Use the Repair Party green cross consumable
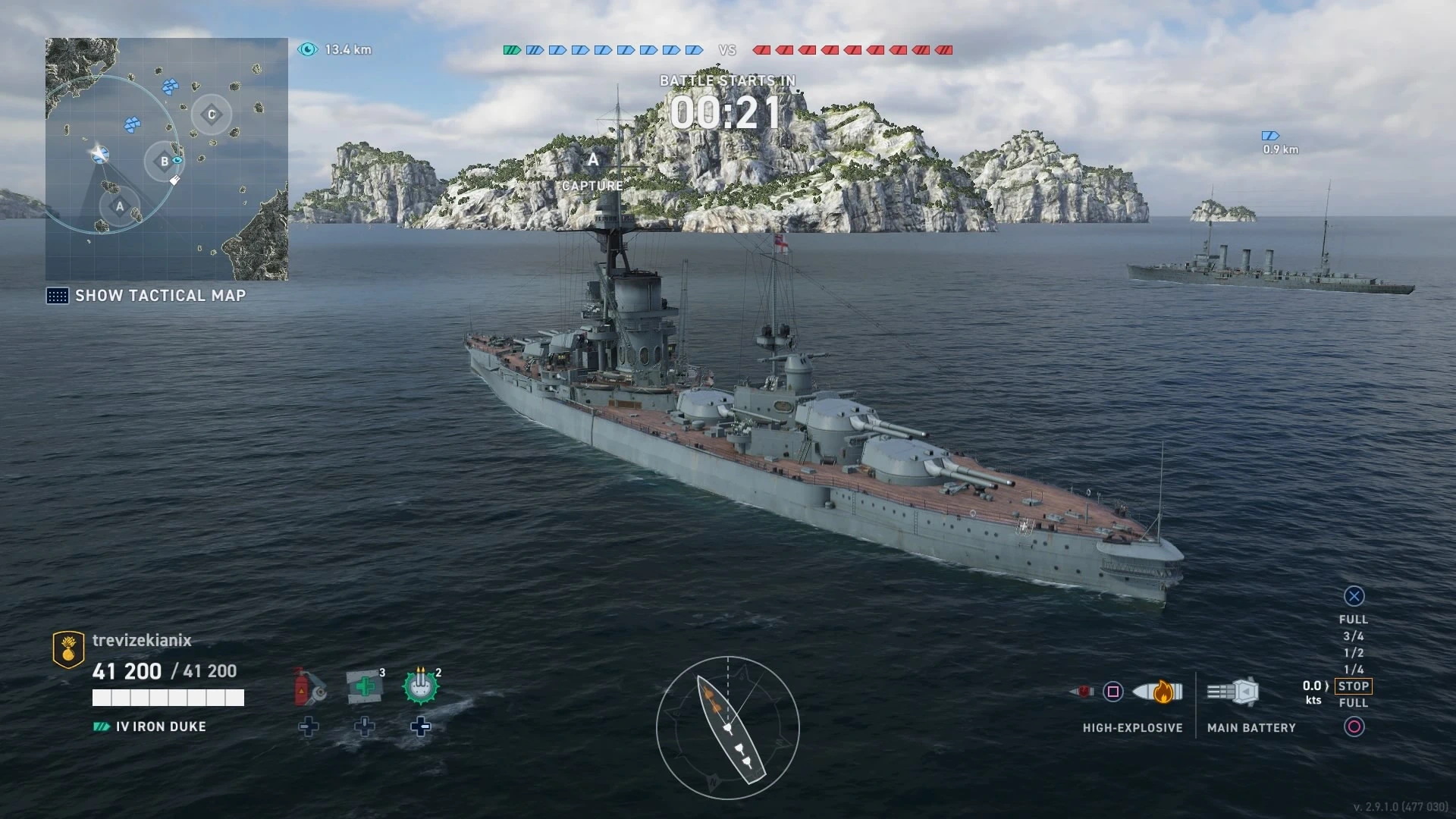The image size is (1456, 819). 365,686
